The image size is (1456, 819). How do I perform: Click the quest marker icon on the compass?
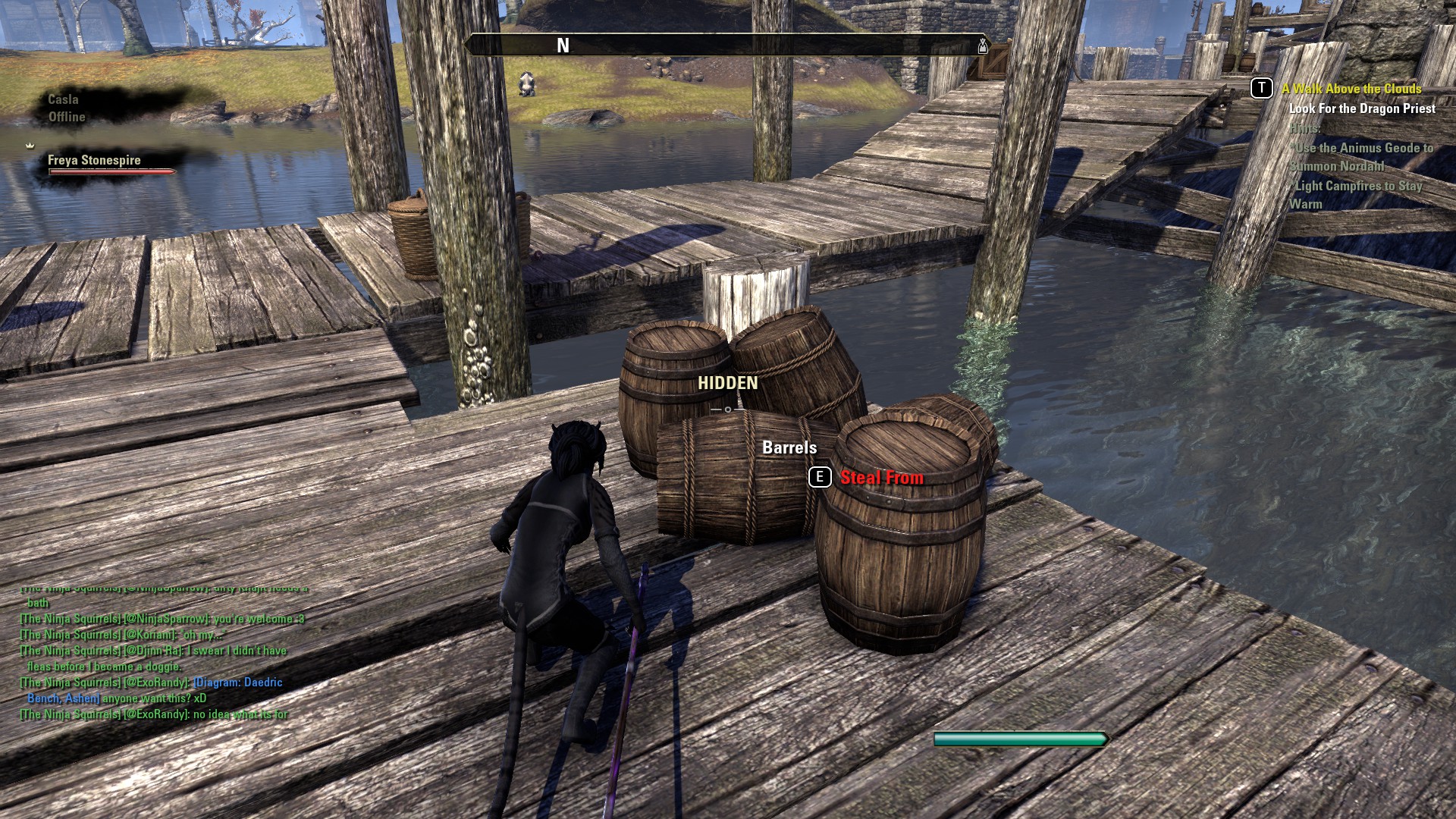tap(982, 45)
